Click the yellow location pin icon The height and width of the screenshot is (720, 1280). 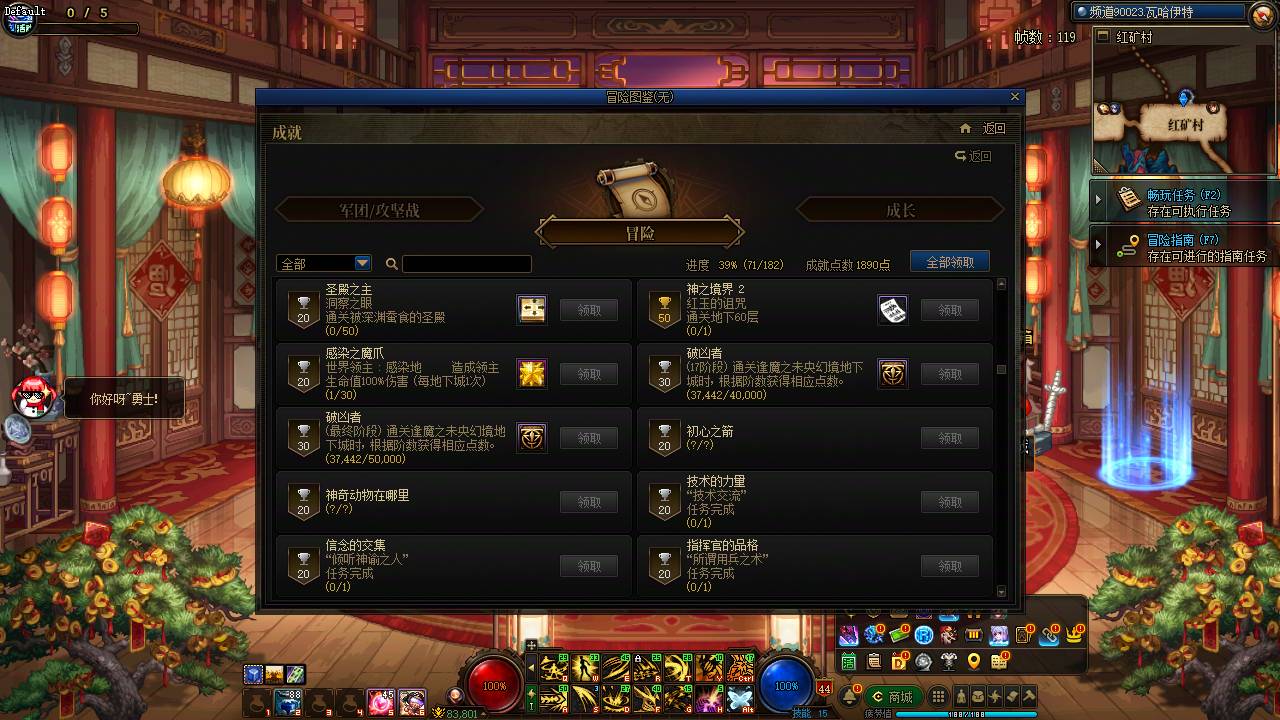(x=974, y=662)
